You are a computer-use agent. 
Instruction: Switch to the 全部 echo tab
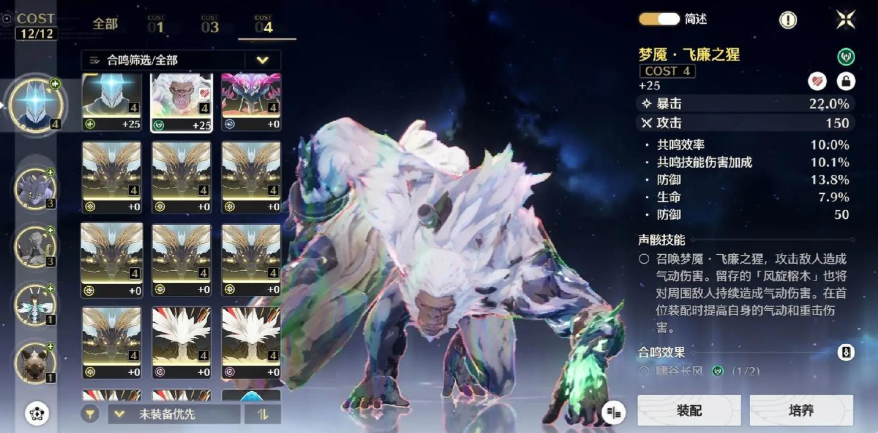pos(105,24)
